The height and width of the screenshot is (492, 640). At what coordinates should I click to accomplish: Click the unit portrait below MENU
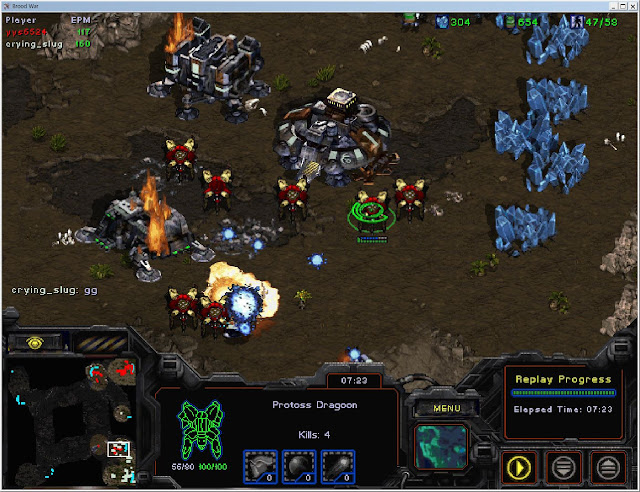click(440, 445)
